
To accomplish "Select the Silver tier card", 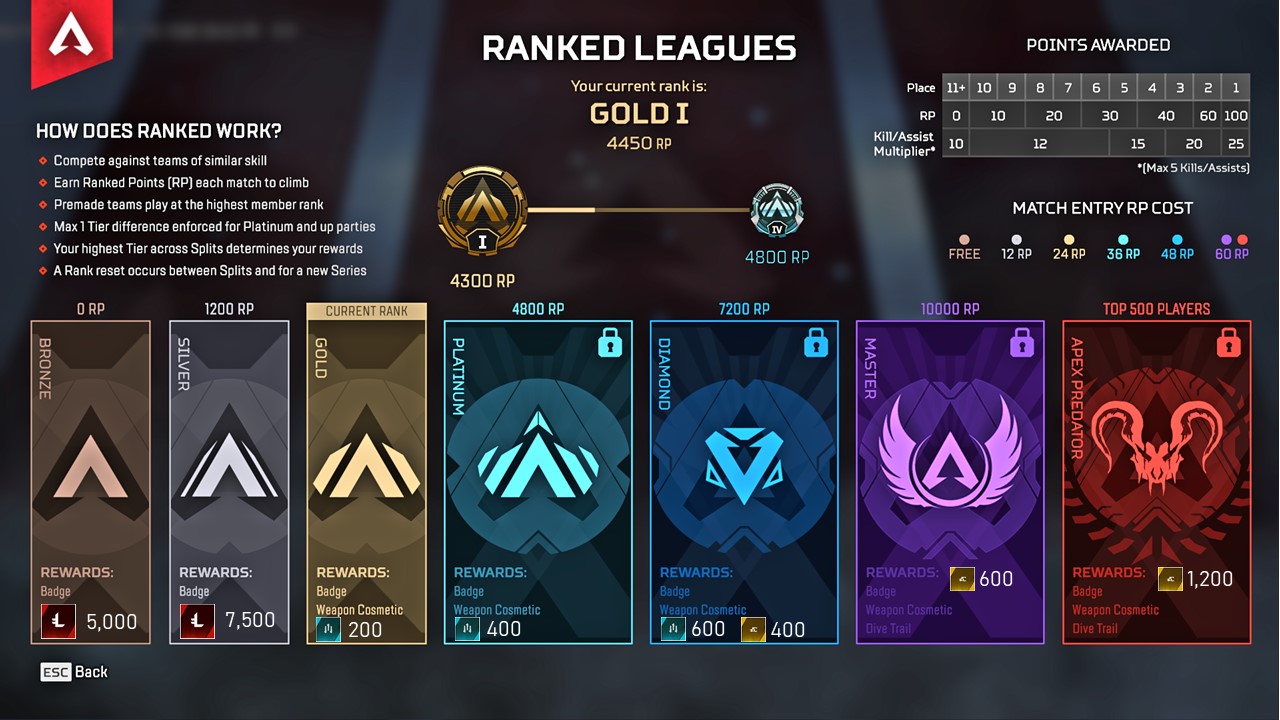I will (x=229, y=480).
